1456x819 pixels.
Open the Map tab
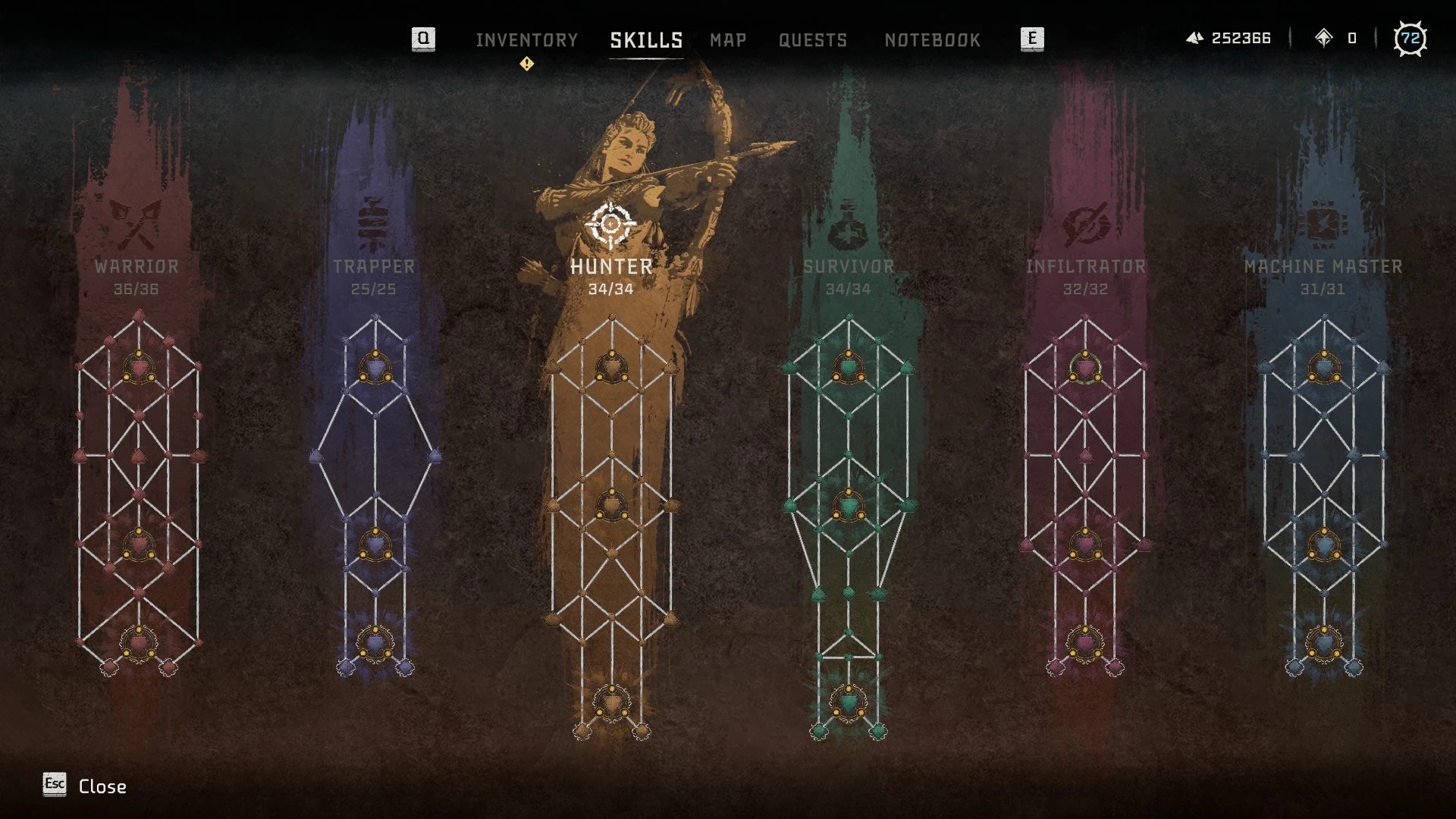728,40
